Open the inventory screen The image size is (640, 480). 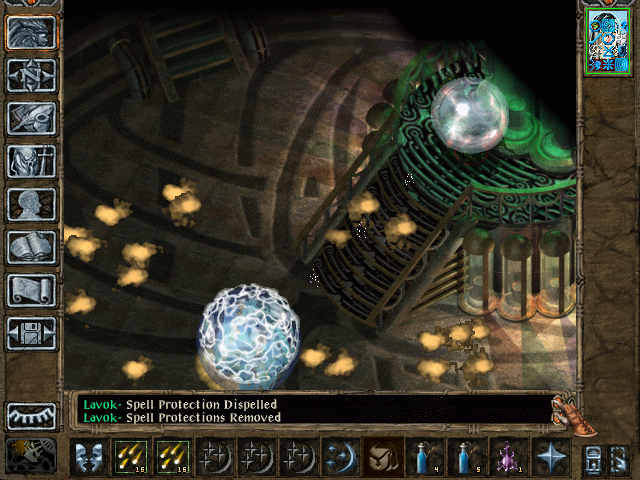tap(31, 161)
